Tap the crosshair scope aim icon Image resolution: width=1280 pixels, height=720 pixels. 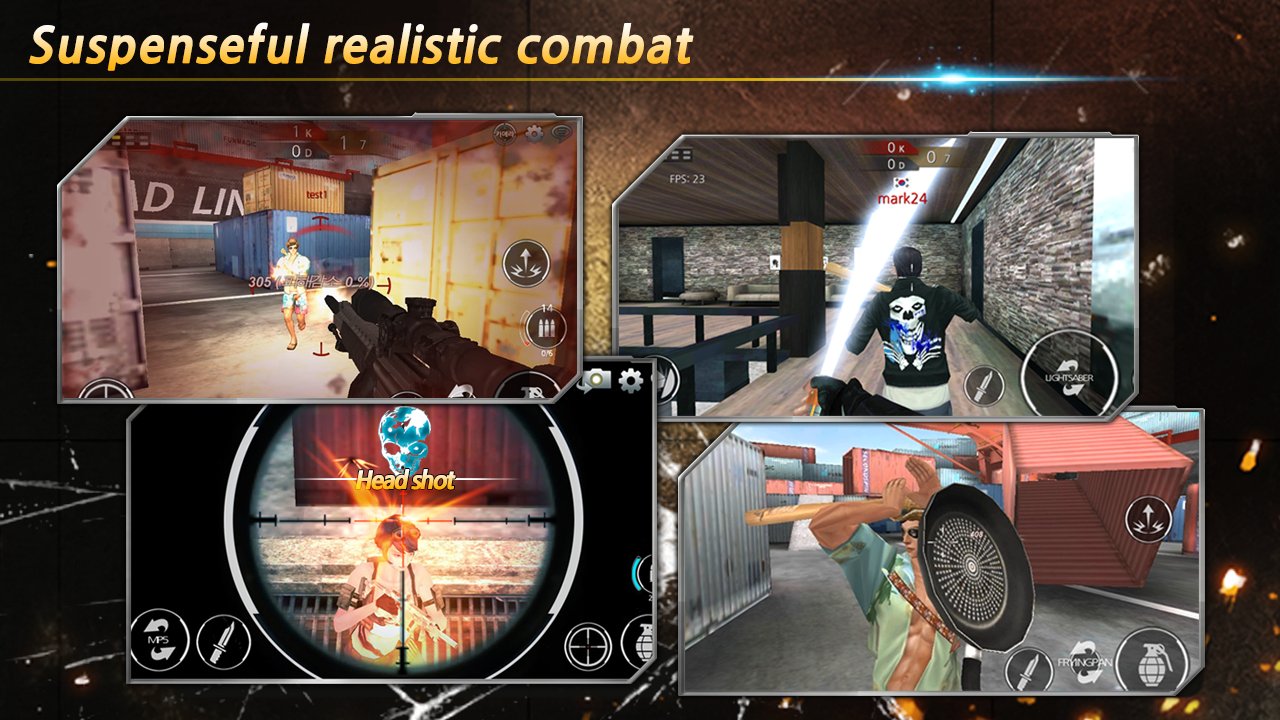click(x=587, y=648)
